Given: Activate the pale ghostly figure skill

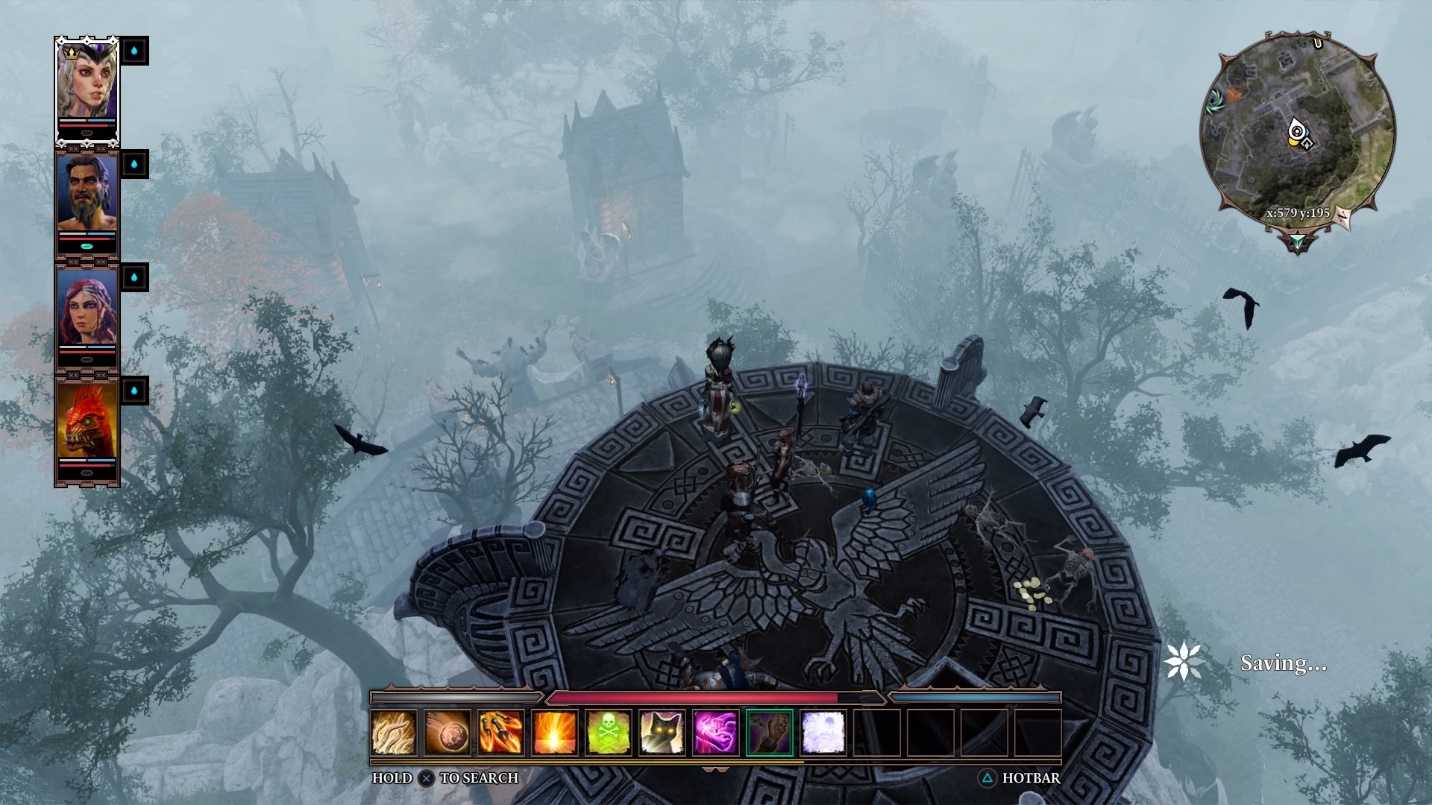Looking at the screenshot, I should click(x=823, y=732).
